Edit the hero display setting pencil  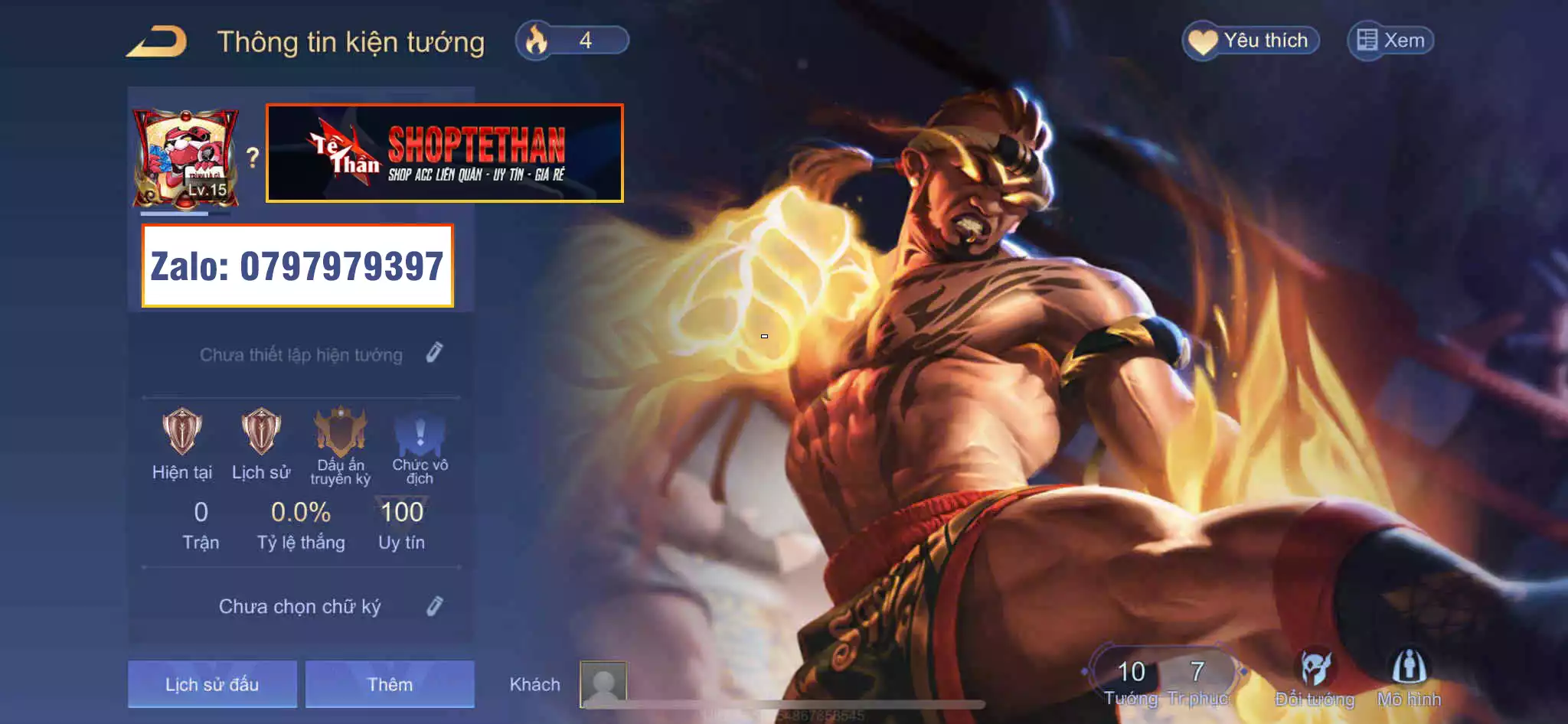[x=434, y=353]
